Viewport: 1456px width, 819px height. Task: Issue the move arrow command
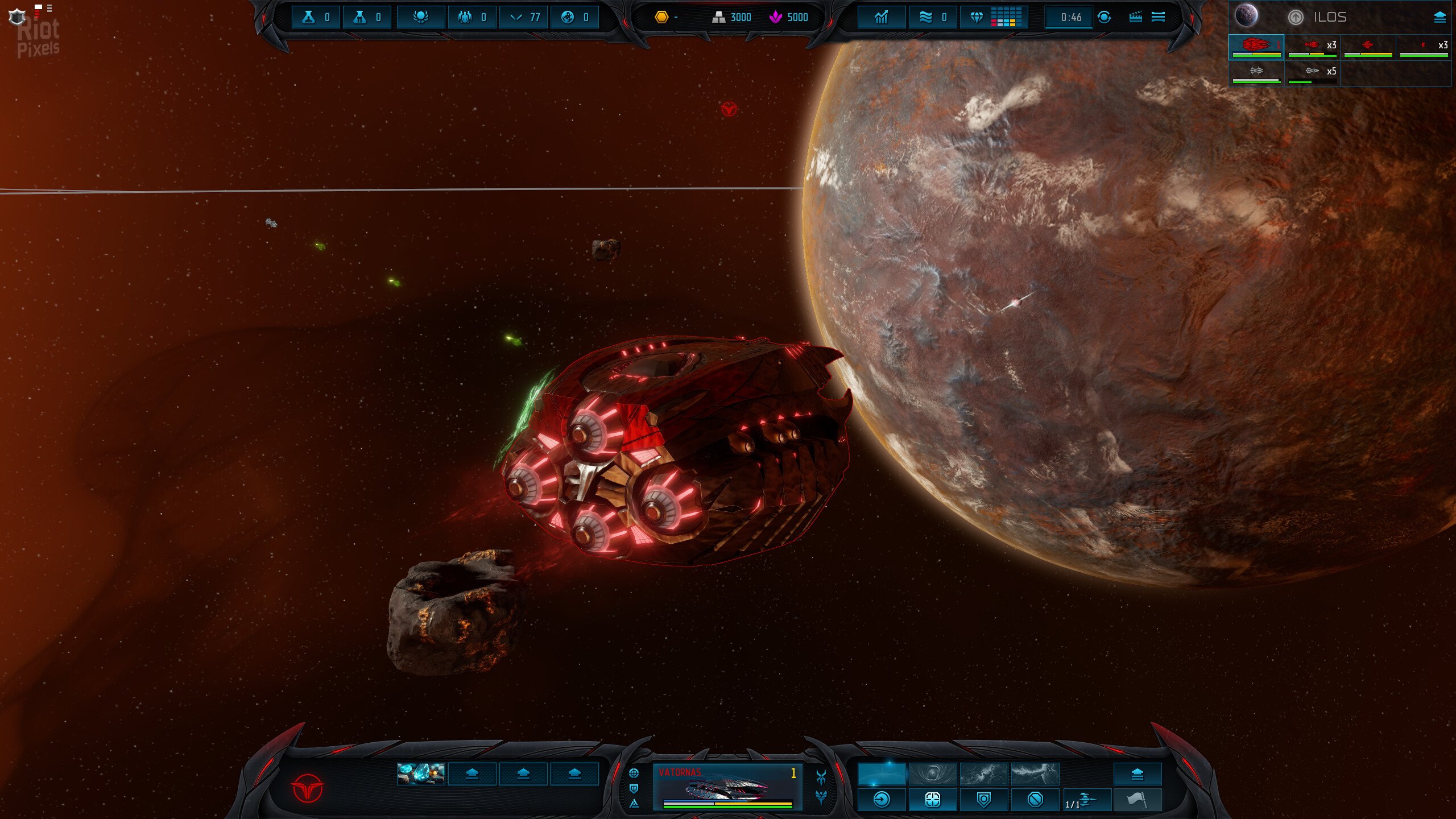(881, 800)
